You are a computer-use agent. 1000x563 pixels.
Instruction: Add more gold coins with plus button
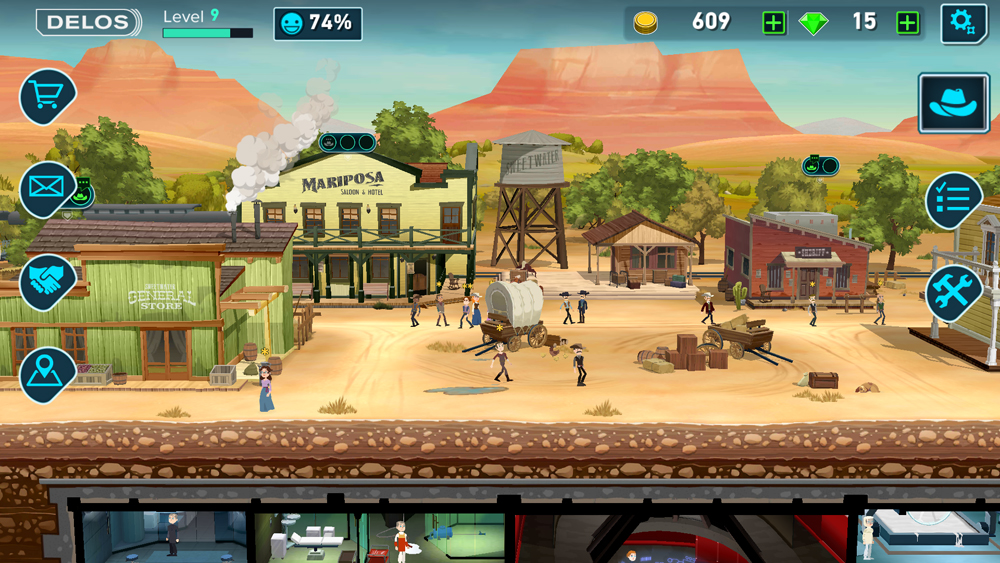(774, 23)
